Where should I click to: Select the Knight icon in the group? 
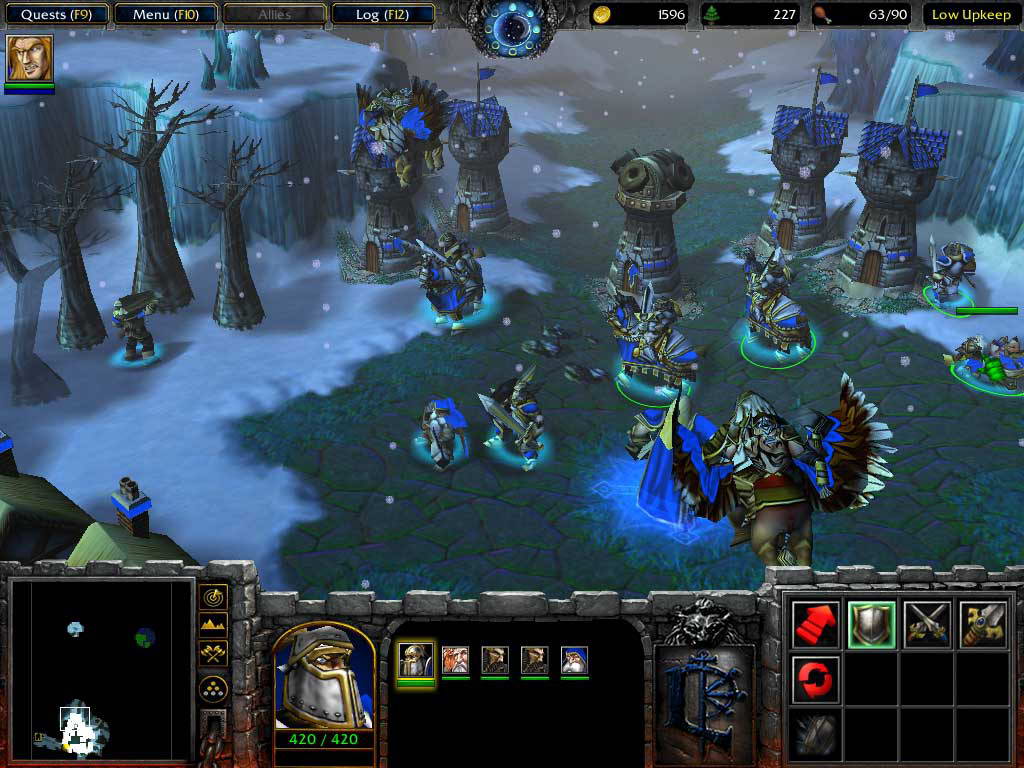(x=416, y=660)
